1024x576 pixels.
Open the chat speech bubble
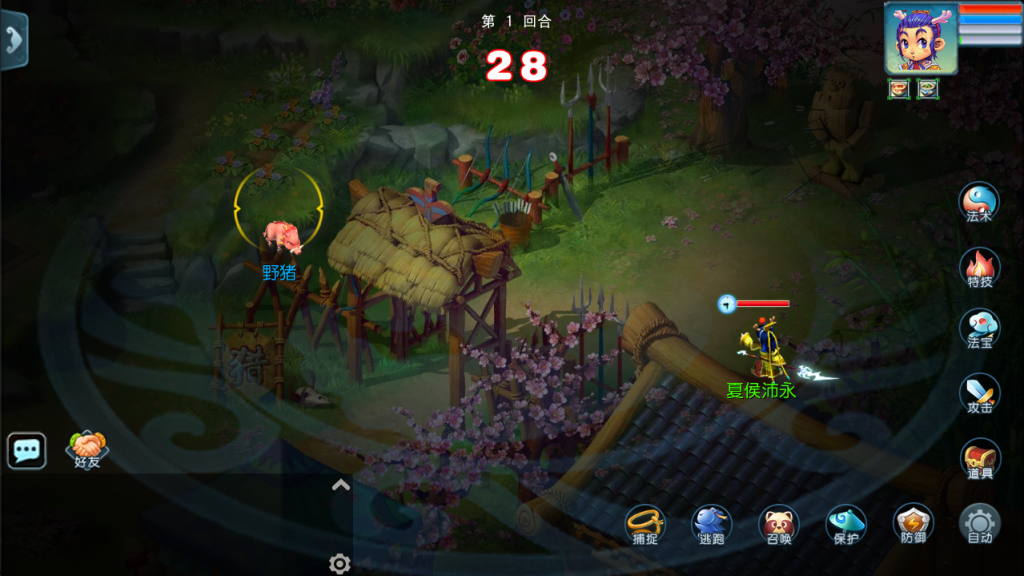pyautogui.click(x=27, y=451)
